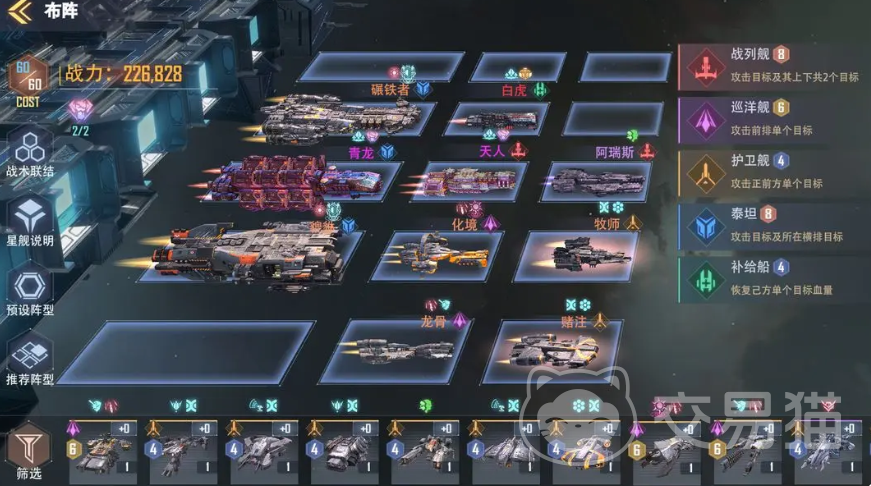The width and height of the screenshot is (871, 486).
Task: Show the 星舰说明 starship description
Action: pyautogui.click(x=29, y=222)
